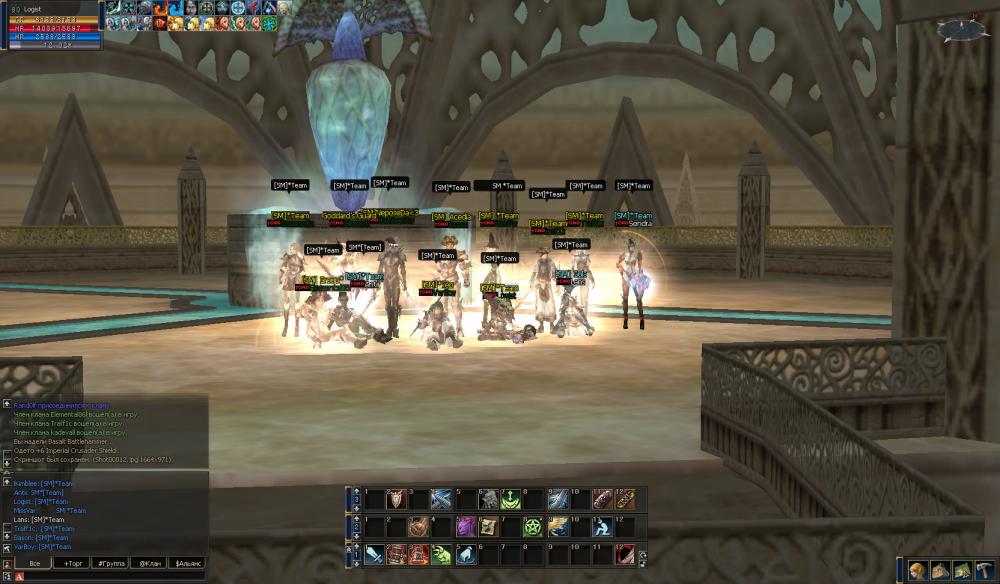
Task: Use the red bow icon in slot 12
Action: pyautogui.click(x=625, y=554)
